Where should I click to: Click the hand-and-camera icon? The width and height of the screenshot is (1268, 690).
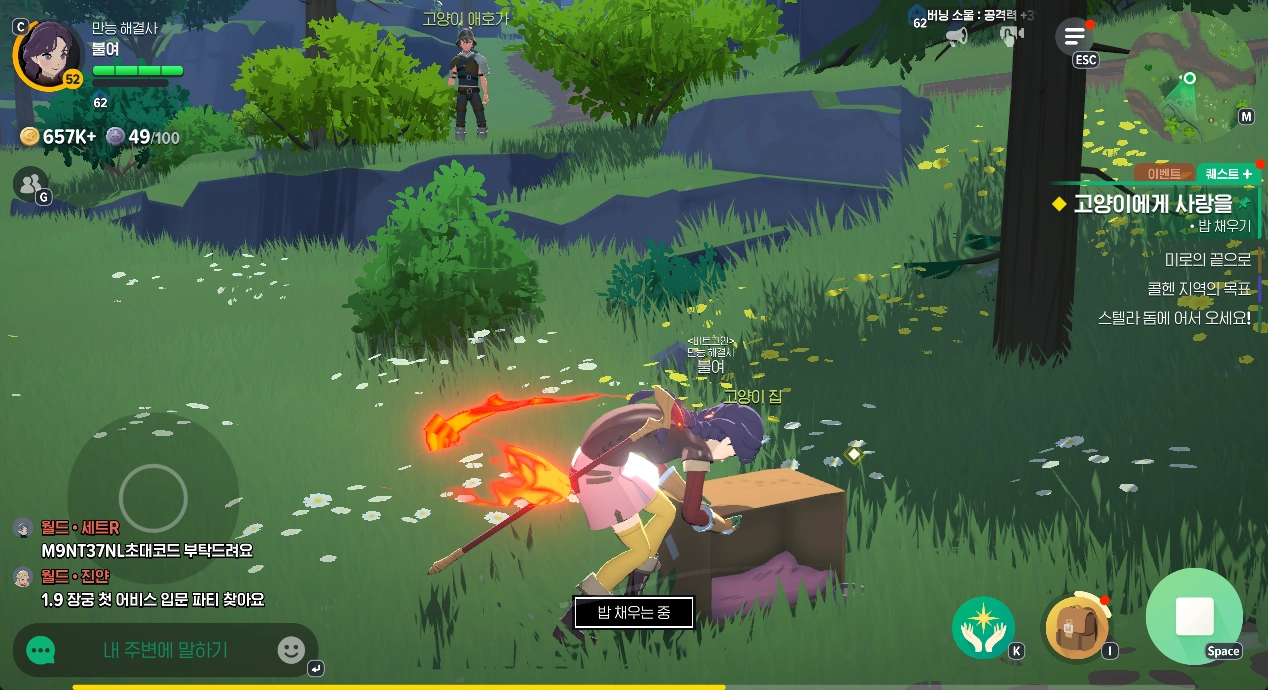[x=1012, y=37]
